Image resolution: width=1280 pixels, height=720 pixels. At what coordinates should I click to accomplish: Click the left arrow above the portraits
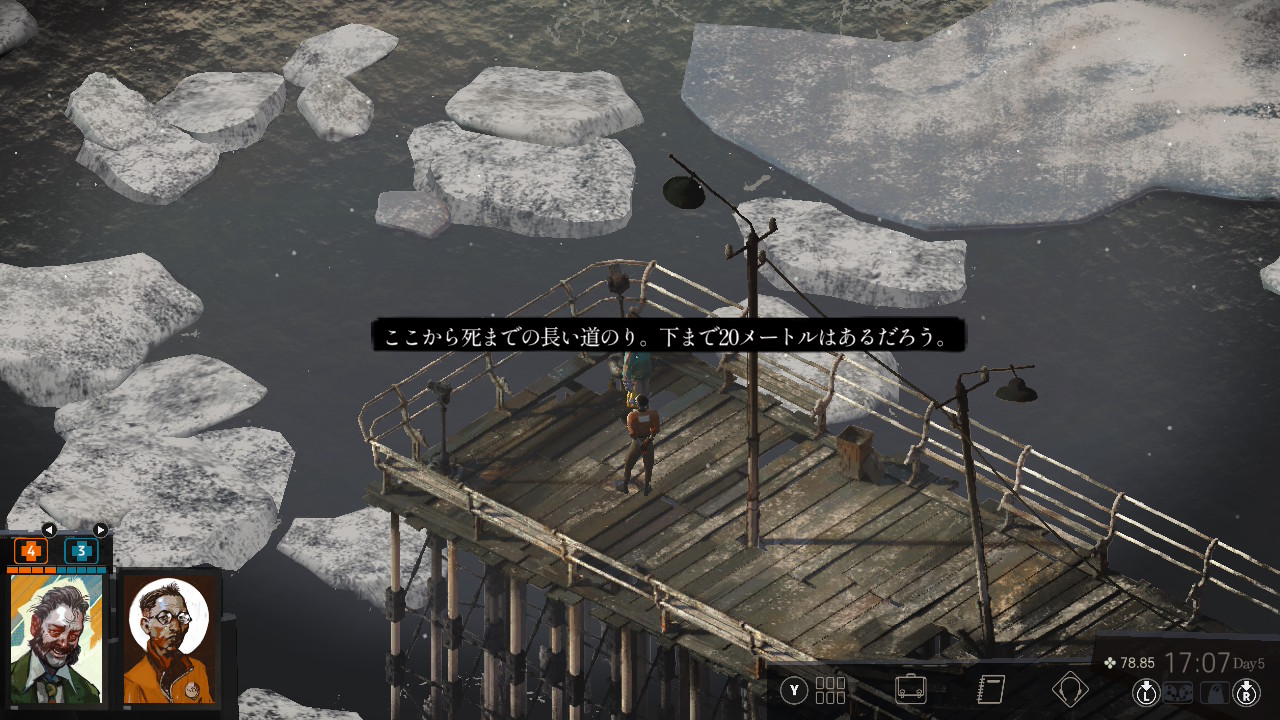(48, 529)
